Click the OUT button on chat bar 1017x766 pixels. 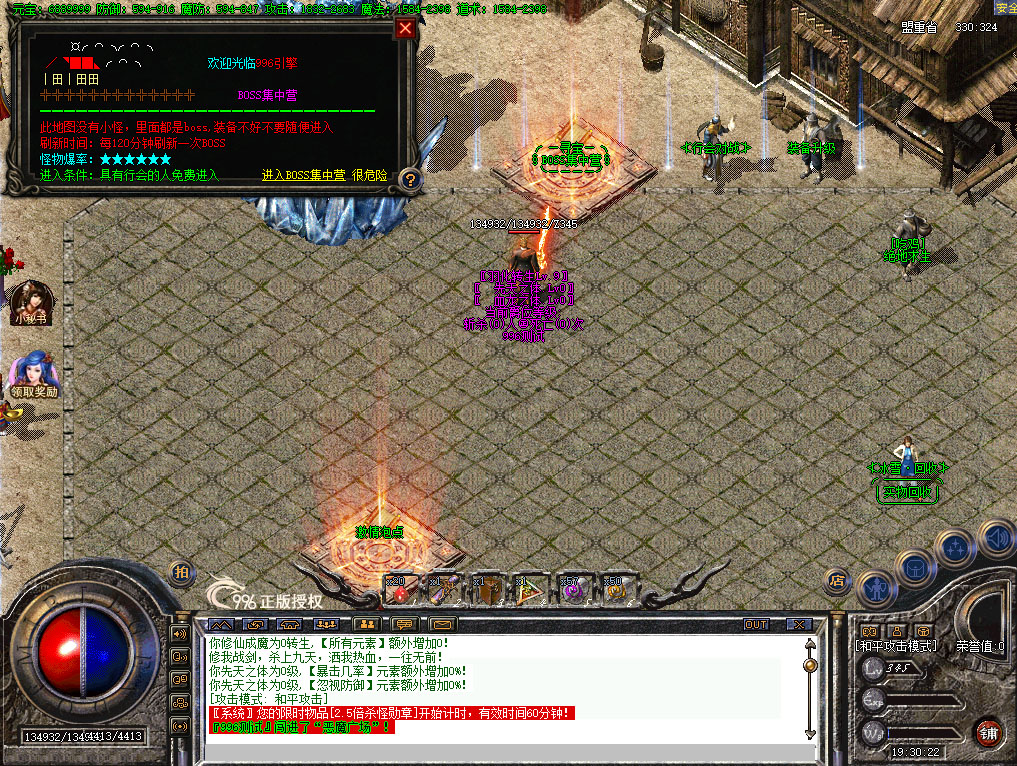756,624
